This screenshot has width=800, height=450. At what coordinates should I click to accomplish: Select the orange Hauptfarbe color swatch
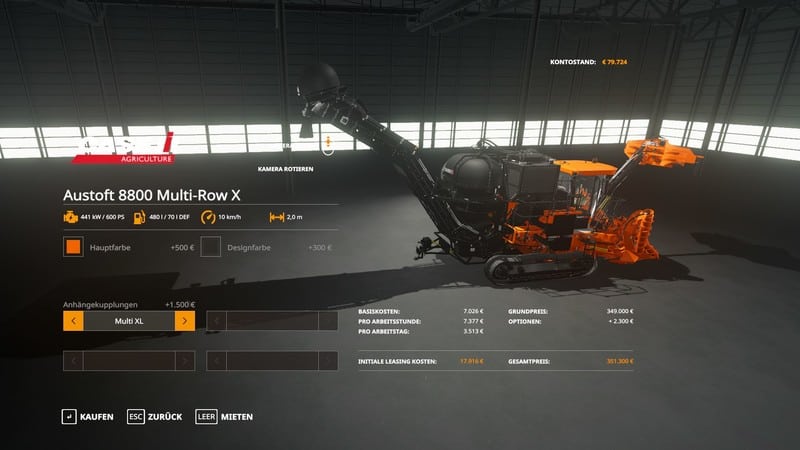click(x=73, y=247)
